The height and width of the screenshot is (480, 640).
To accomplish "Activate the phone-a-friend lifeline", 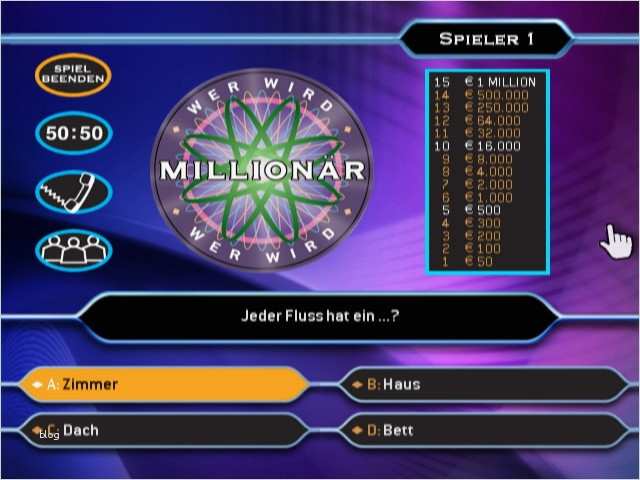I will pos(73,192).
